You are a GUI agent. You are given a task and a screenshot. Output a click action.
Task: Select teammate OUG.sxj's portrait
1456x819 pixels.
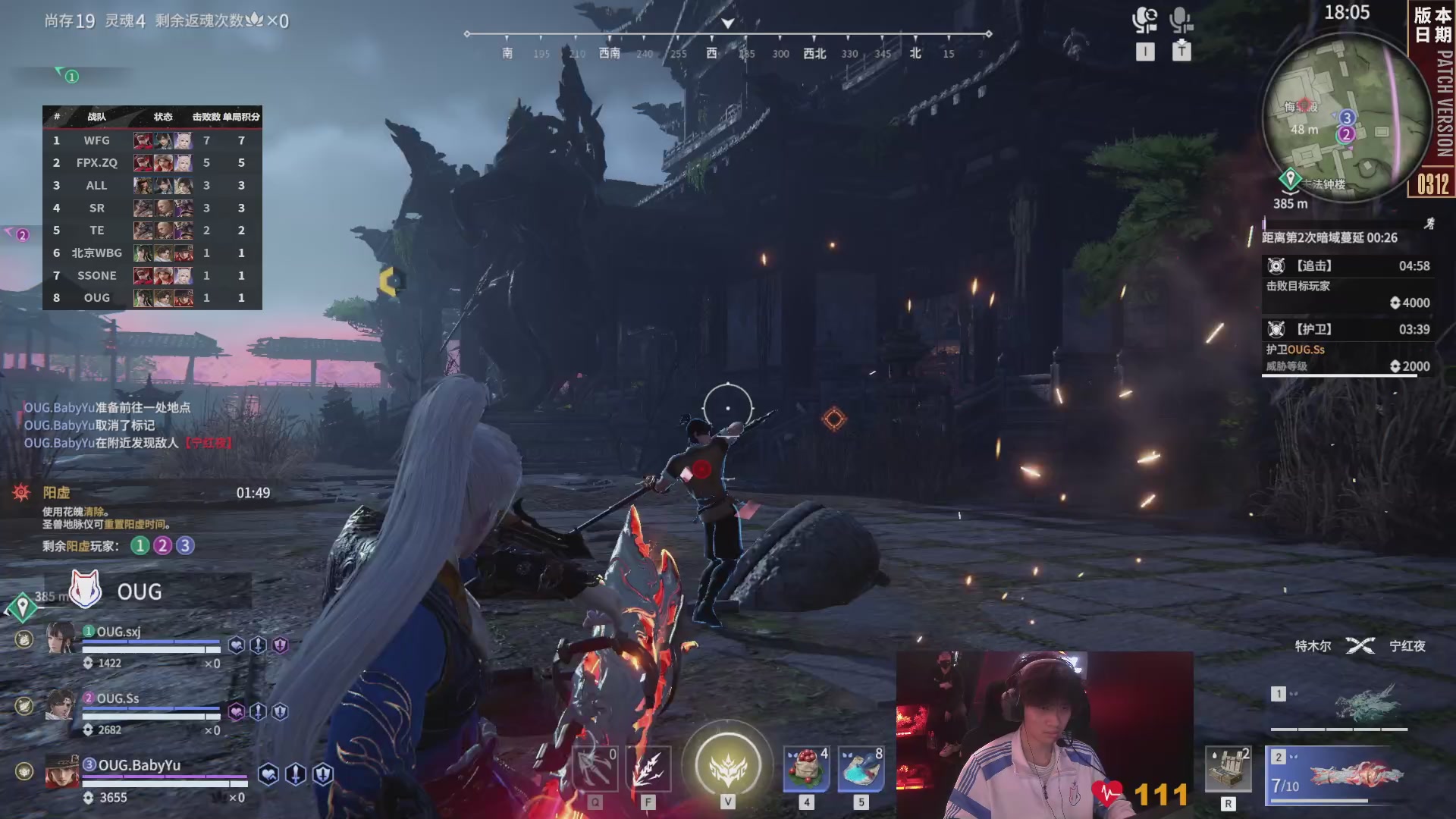[x=60, y=639]
